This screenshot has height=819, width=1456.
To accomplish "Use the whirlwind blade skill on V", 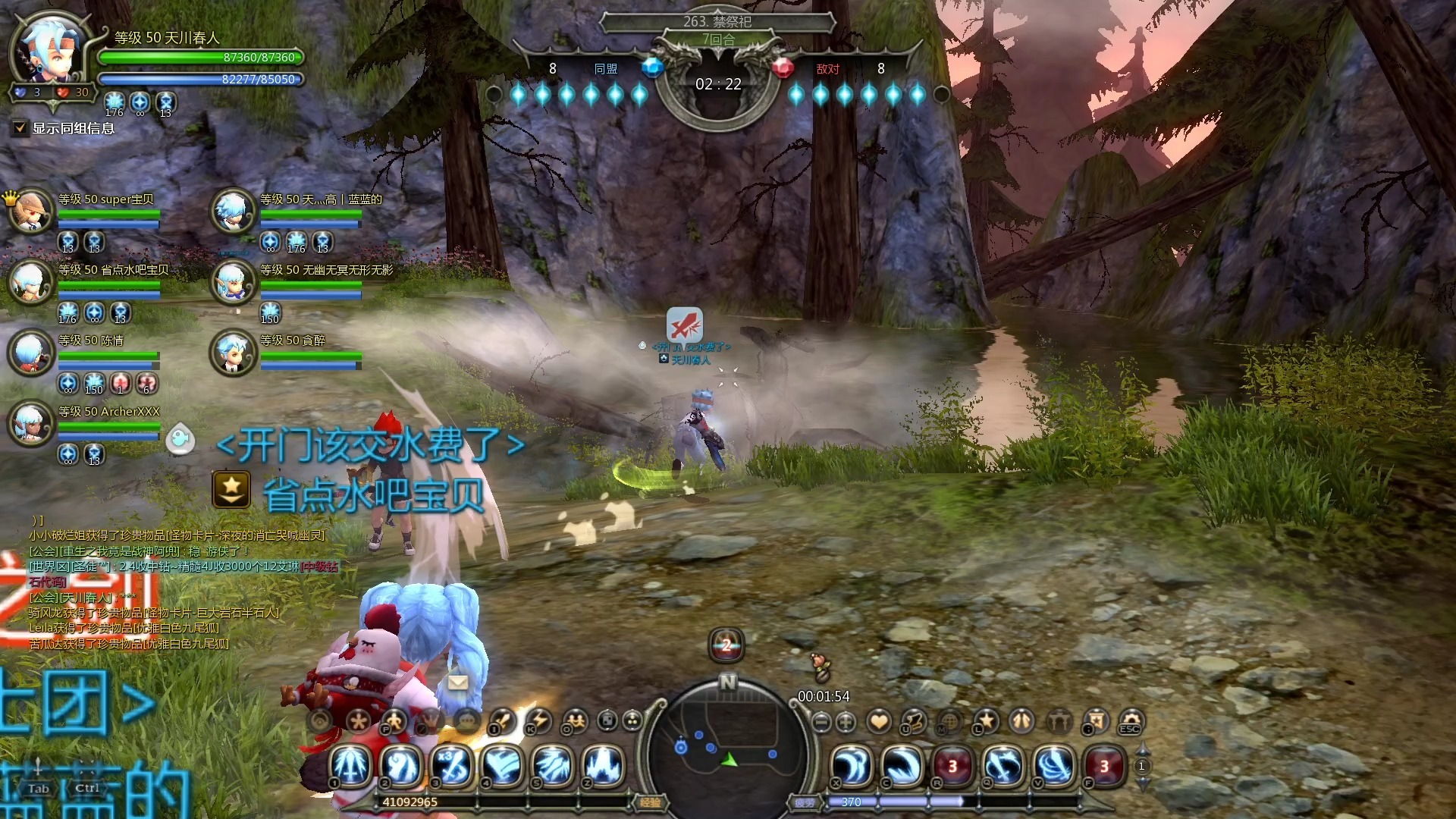I will 1054,765.
